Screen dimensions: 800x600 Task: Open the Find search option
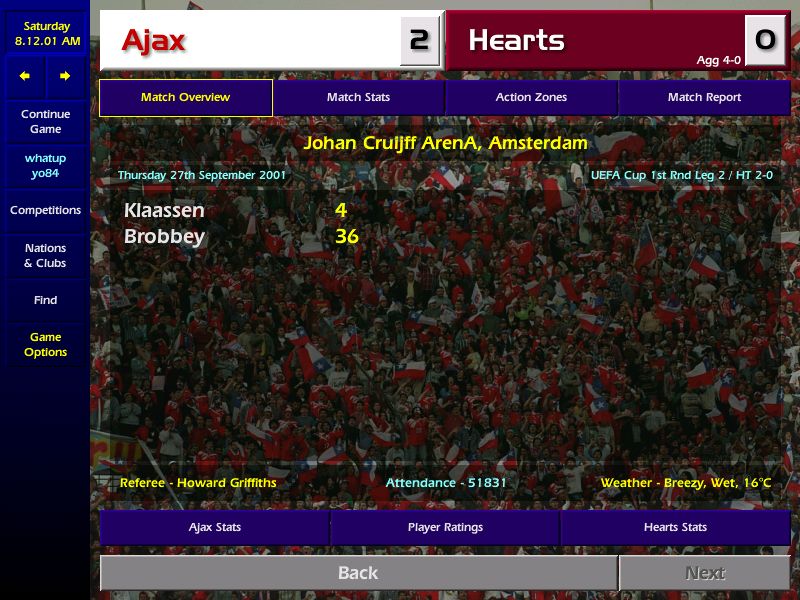point(45,300)
